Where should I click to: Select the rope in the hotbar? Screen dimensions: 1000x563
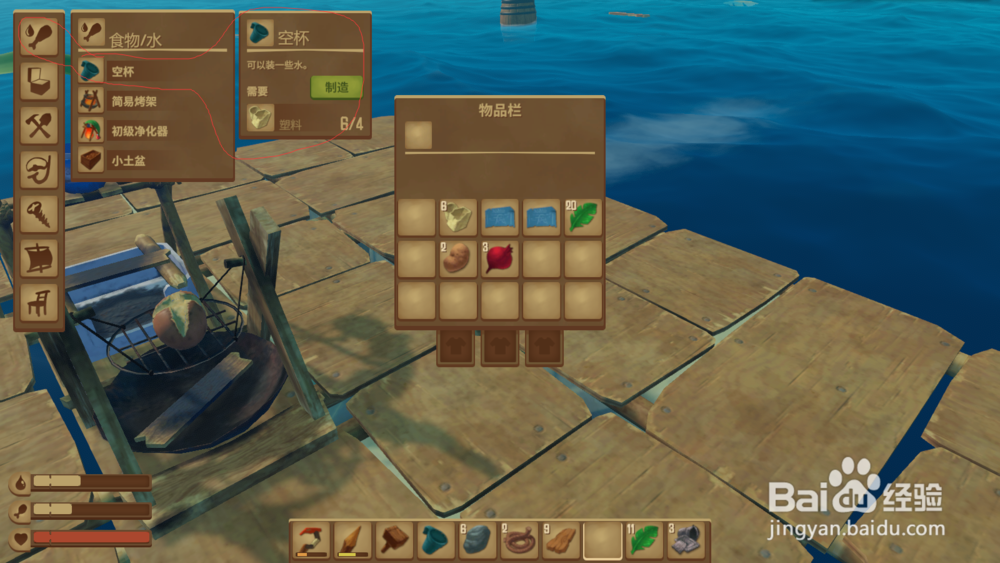pos(519,540)
